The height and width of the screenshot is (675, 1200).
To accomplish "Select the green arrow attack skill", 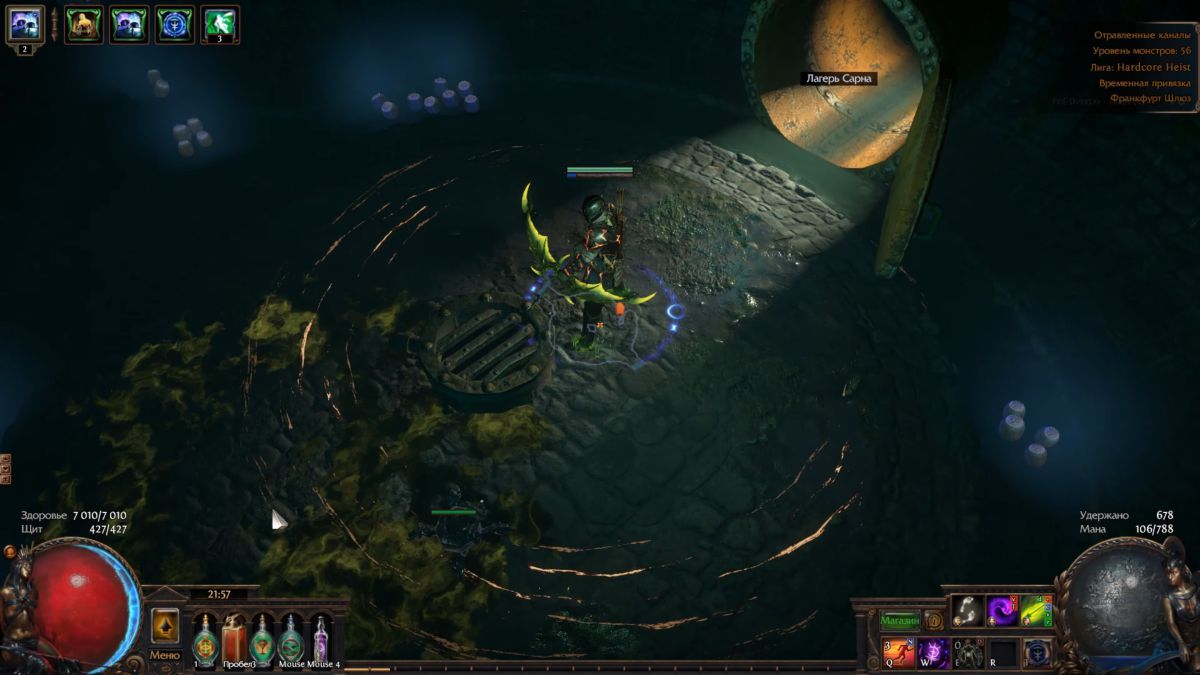I will click(1037, 610).
